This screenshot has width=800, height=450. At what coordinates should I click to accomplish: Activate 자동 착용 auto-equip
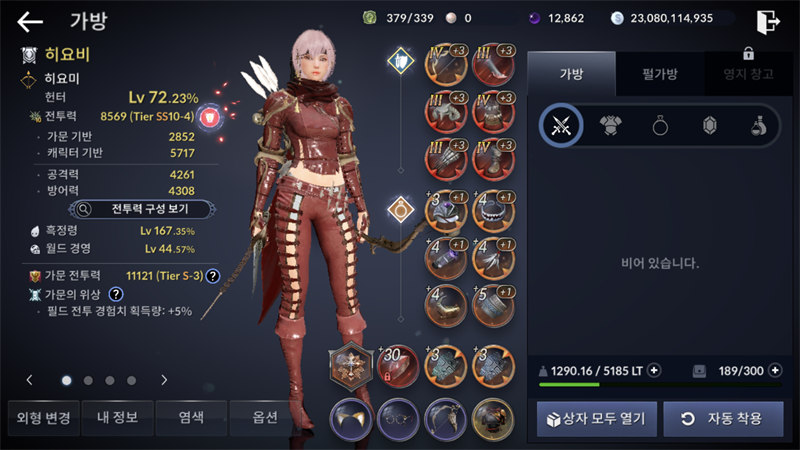[x=722, y=418]
